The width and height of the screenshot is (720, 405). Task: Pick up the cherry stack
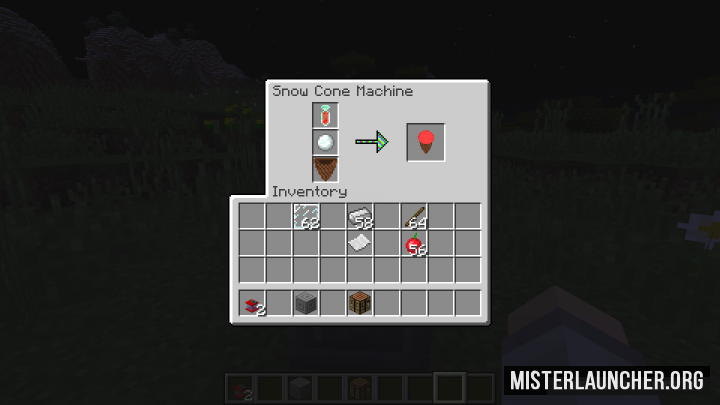[x=414, y=243]
